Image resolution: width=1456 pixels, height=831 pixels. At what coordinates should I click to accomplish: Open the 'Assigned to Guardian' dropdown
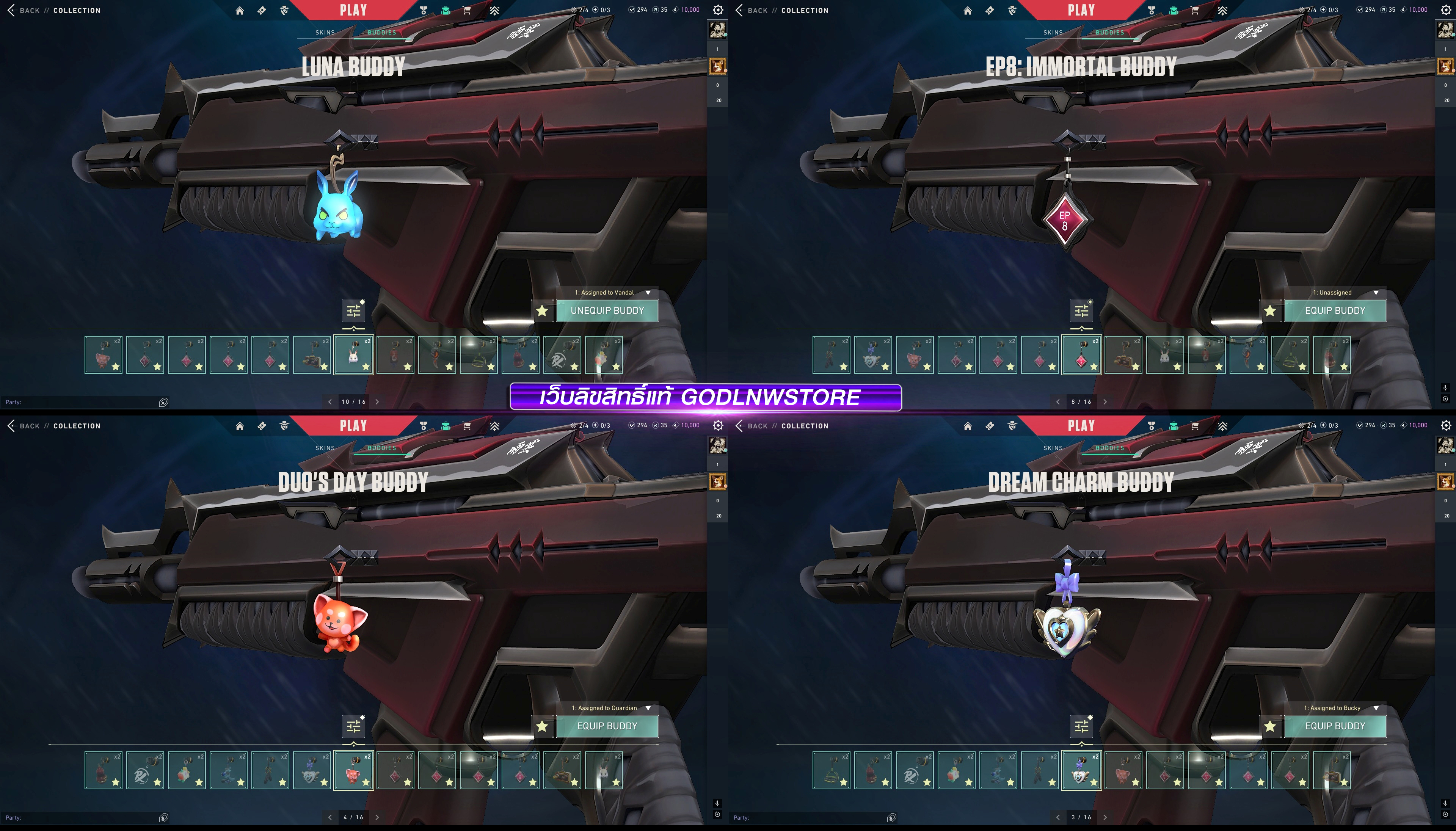pos(648,708)
